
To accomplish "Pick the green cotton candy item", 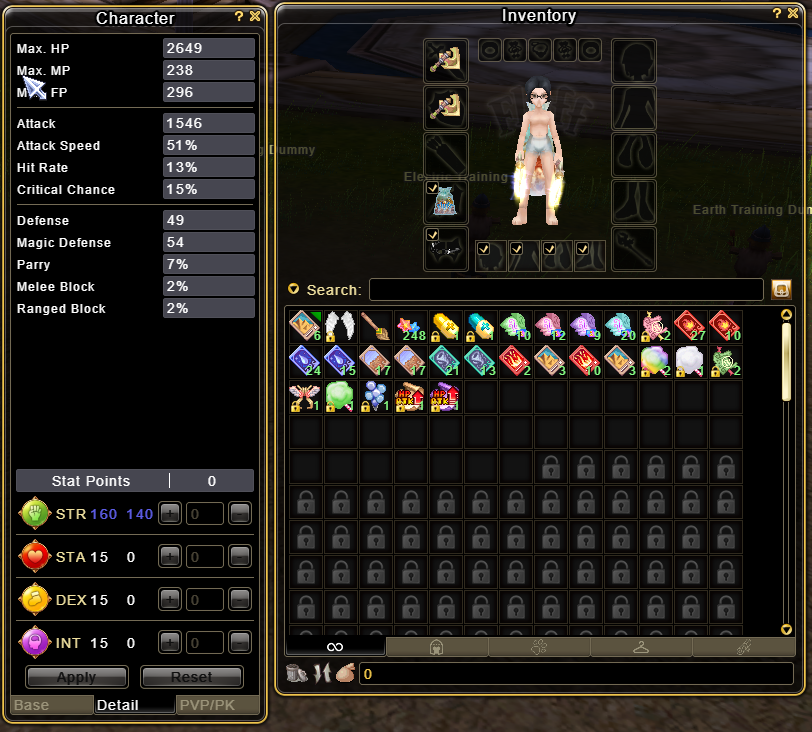I will pos(340,397).
